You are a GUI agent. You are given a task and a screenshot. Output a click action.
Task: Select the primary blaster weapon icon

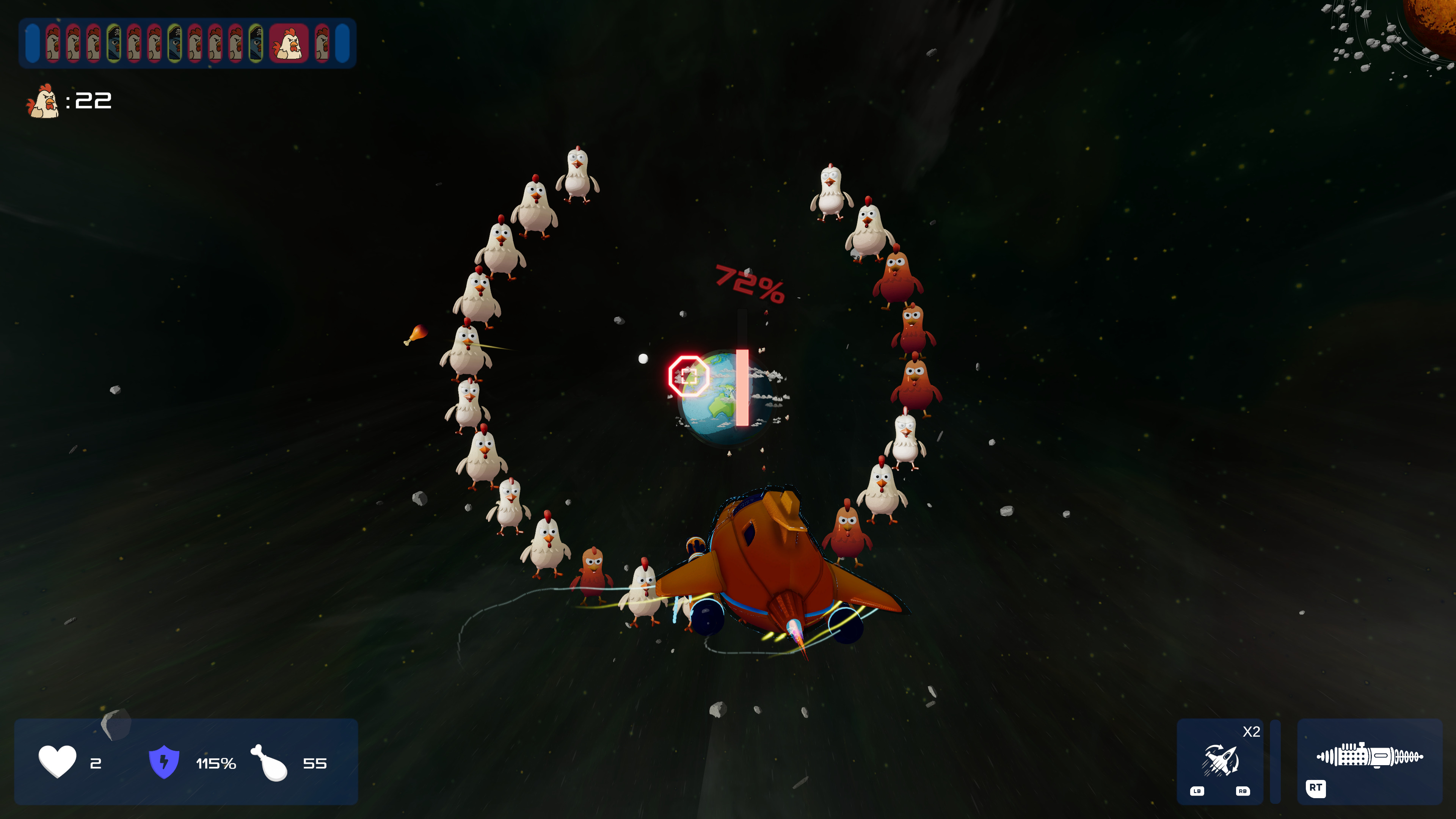coord(1369,756)
